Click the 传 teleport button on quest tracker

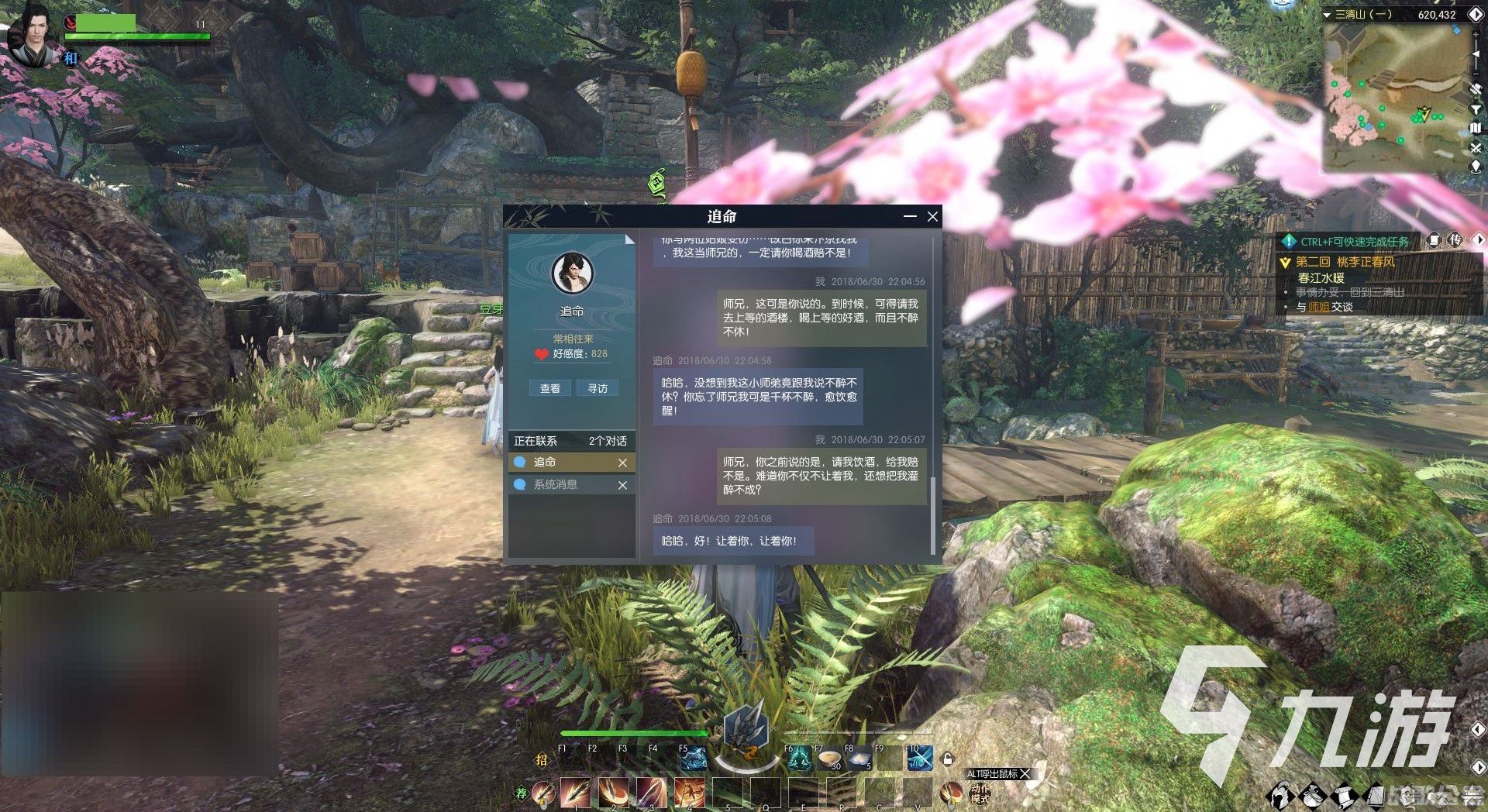[x=1455, y=240]
